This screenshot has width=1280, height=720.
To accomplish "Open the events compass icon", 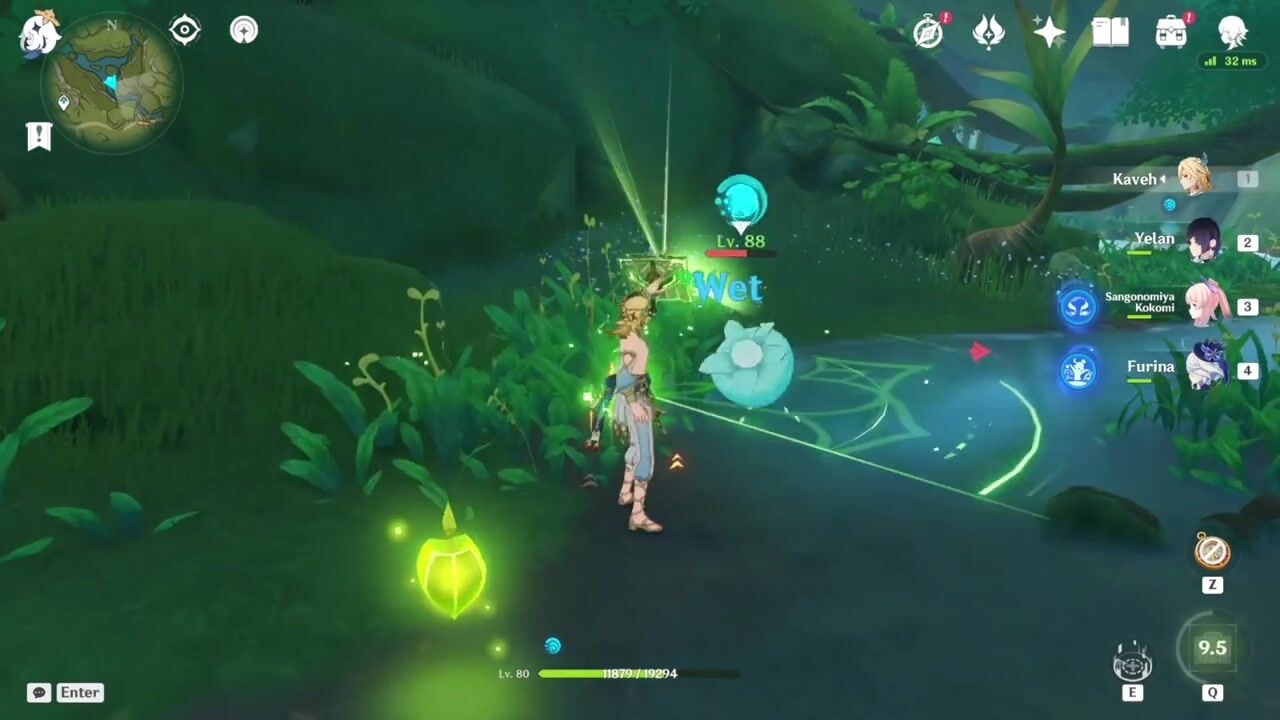I will click(x=929, y=33).
